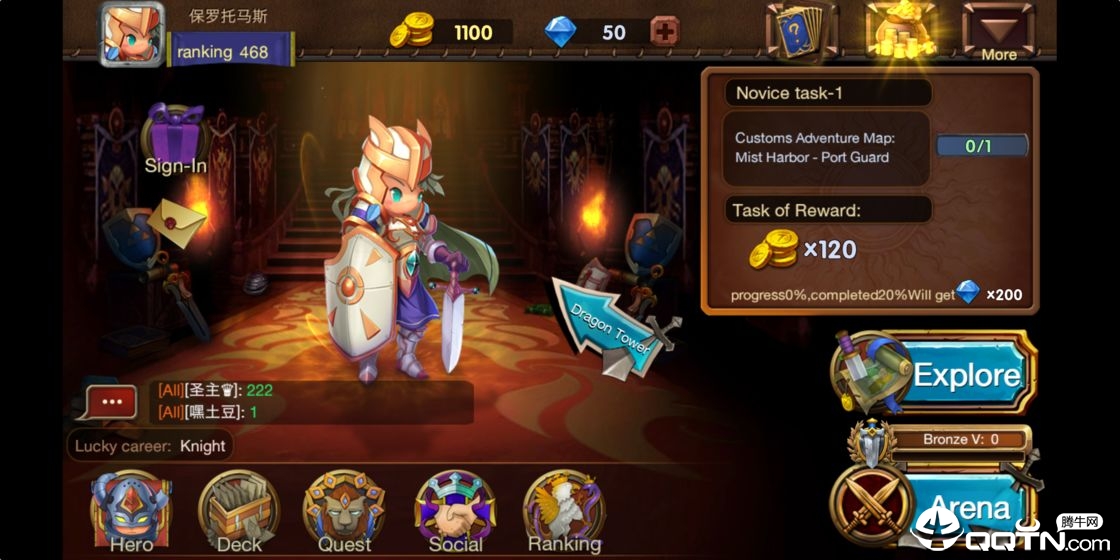Open the Quest menu
Screen dimensions: 1120x560
point(344,512)
